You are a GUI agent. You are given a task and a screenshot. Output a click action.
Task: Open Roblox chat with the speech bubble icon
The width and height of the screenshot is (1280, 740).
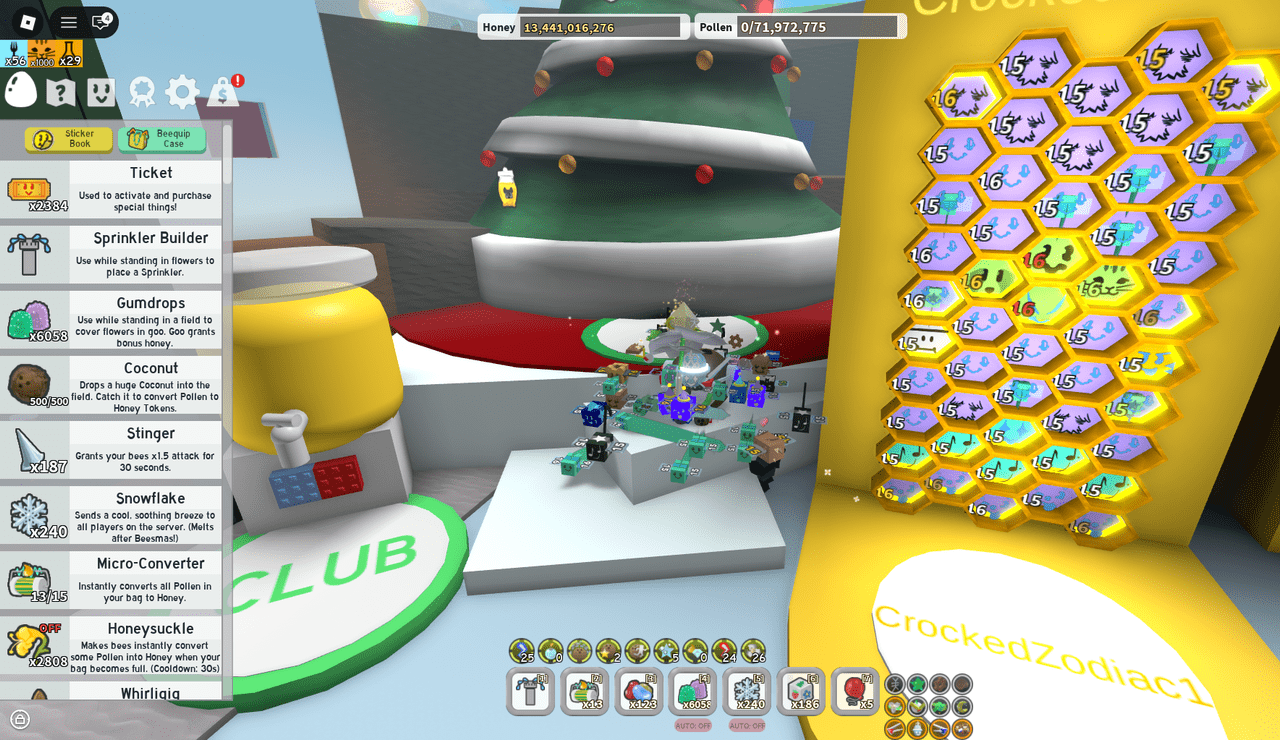pos(99,20)
